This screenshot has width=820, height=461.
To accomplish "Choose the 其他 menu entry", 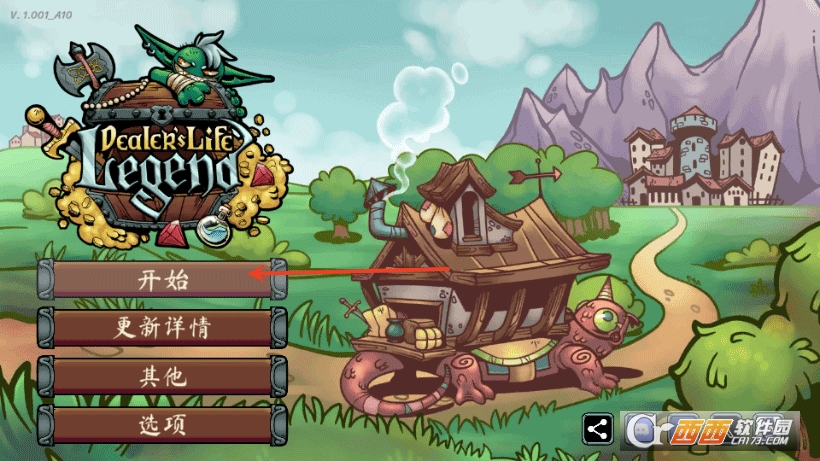I will click(x=162, y=376).
